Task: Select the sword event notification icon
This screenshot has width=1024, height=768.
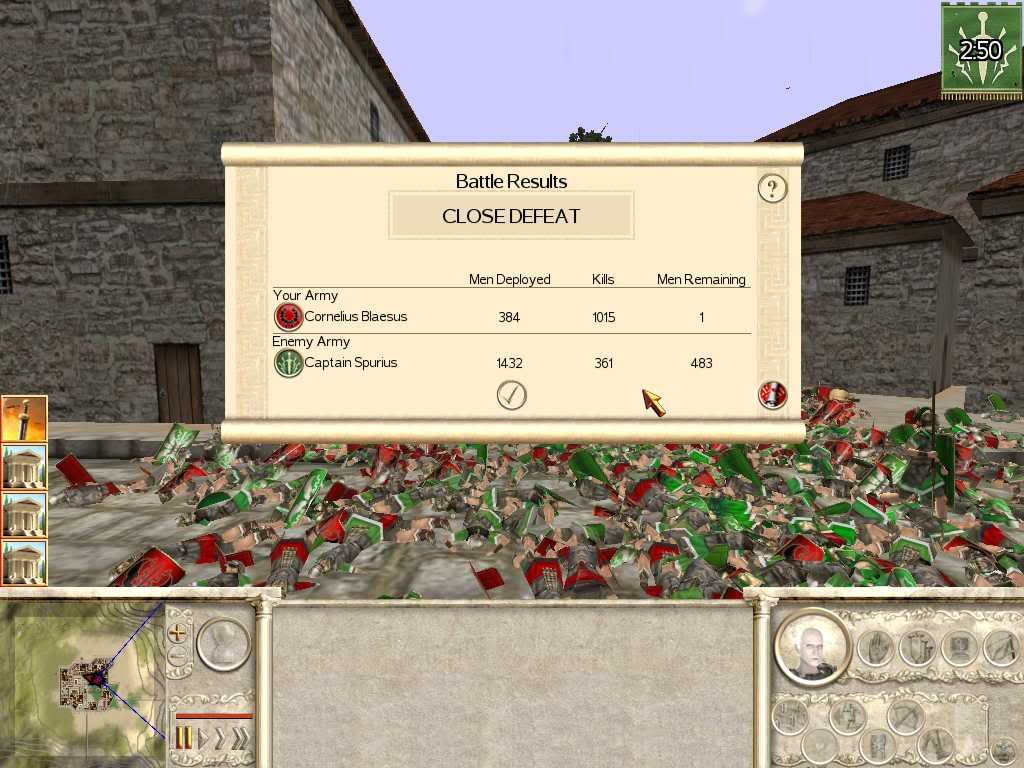Action: point(24,419)
